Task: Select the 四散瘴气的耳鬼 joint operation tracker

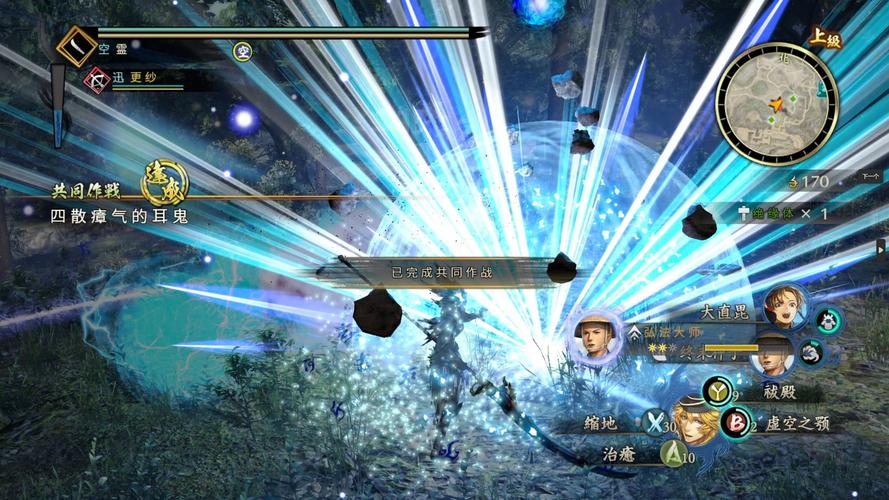Action: point(120,214)
